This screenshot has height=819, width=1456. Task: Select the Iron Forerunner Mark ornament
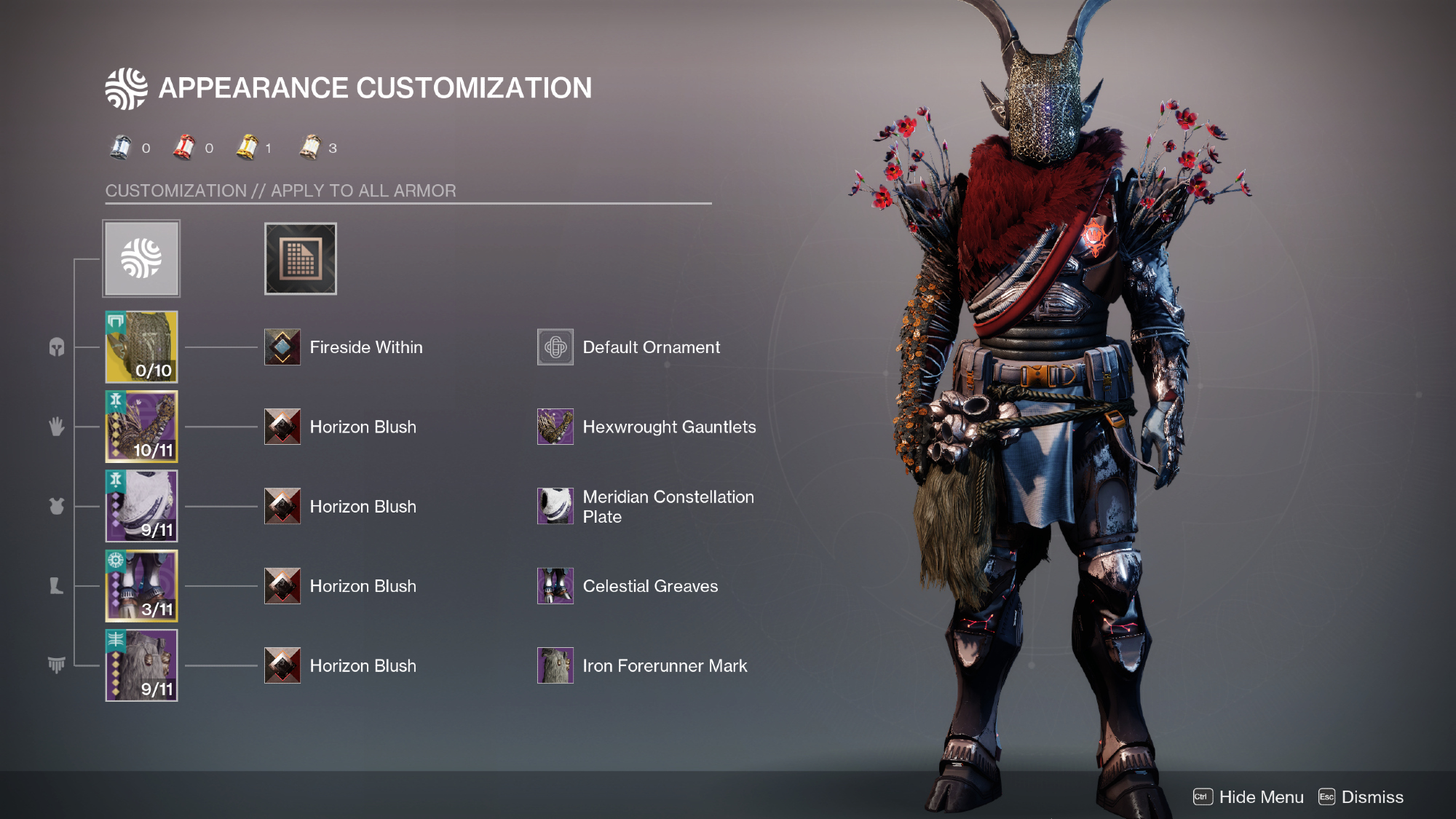pyautogui.click(x=555, y=665)
